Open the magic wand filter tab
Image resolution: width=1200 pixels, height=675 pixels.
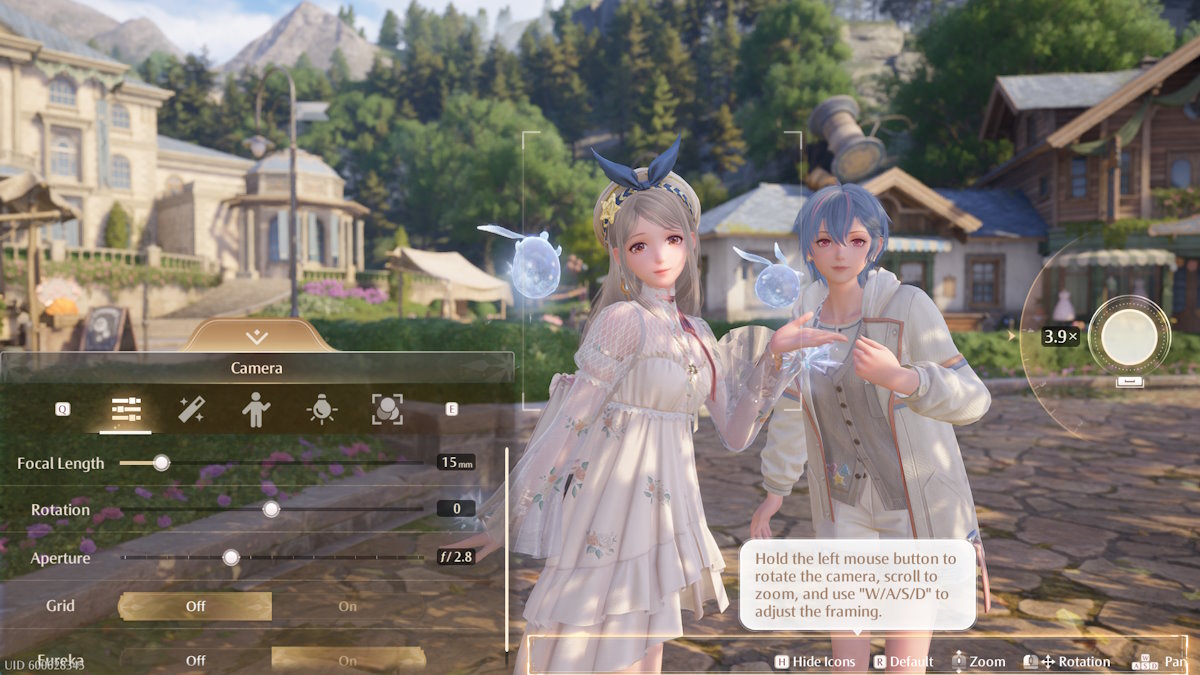pyautogui.click(x=191, y=409)
